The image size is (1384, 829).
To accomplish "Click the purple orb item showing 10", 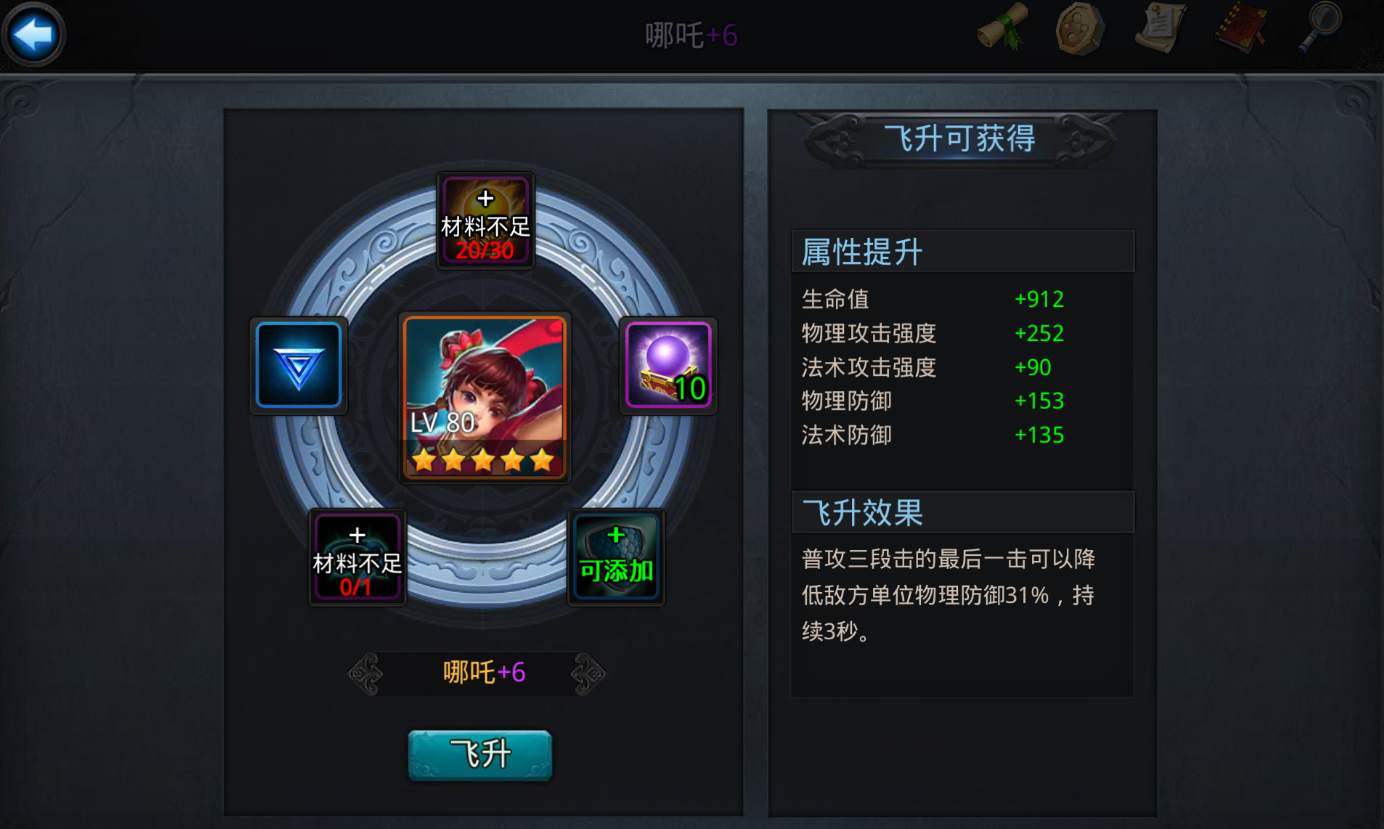I will pos(667,364).
